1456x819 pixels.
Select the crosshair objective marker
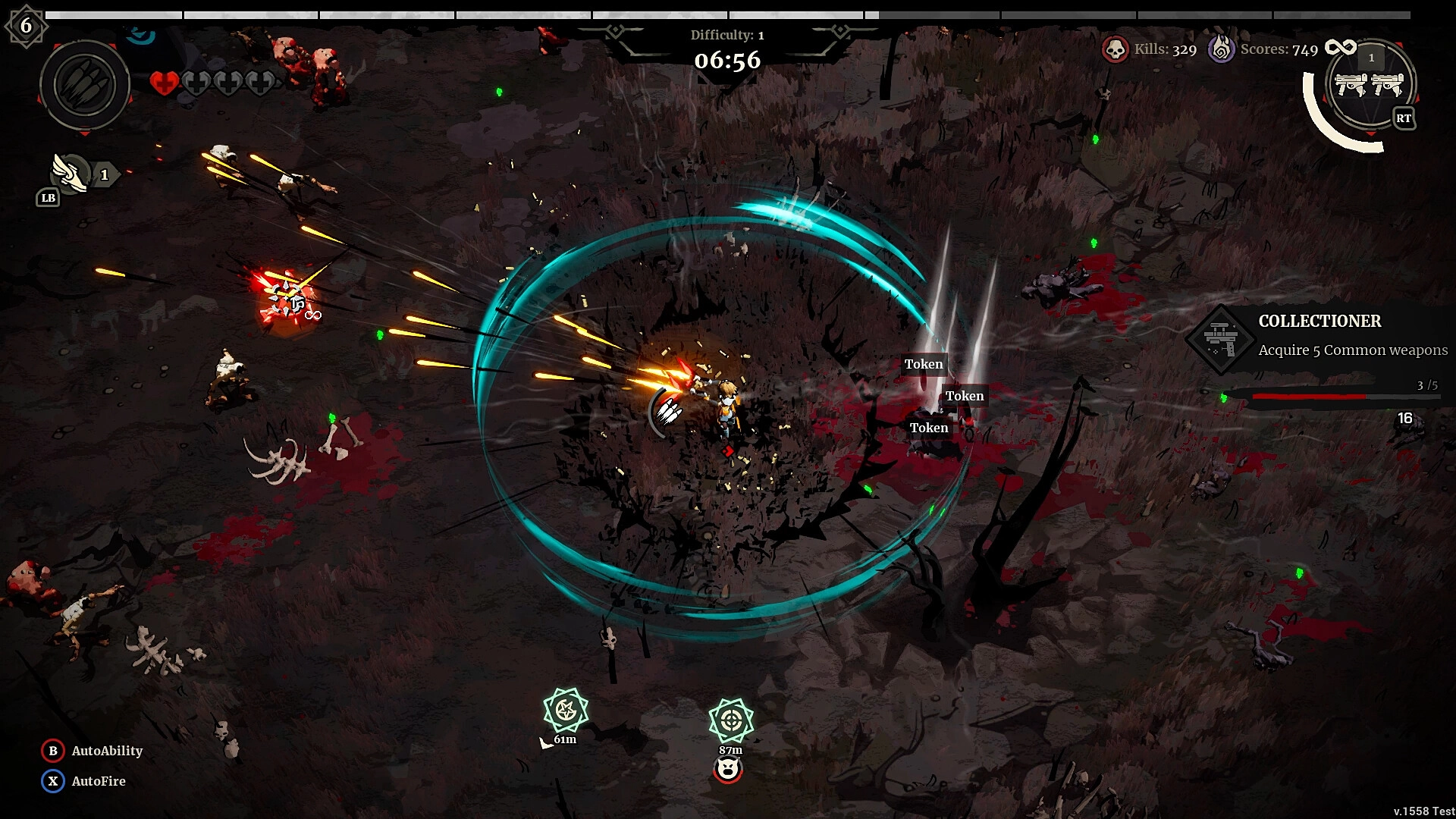pos(731,720)
